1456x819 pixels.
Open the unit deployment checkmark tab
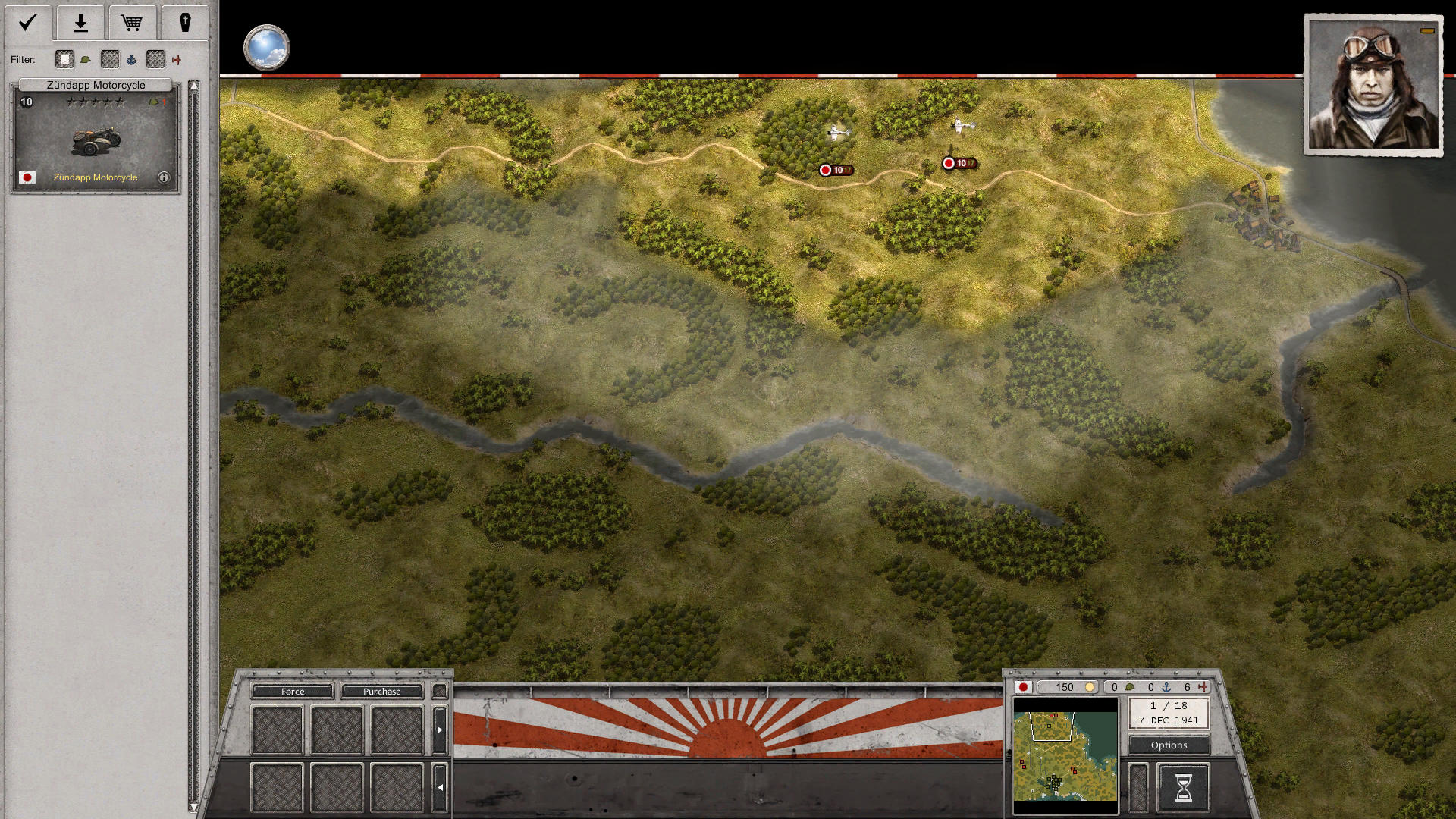click(x=27, y=23)
